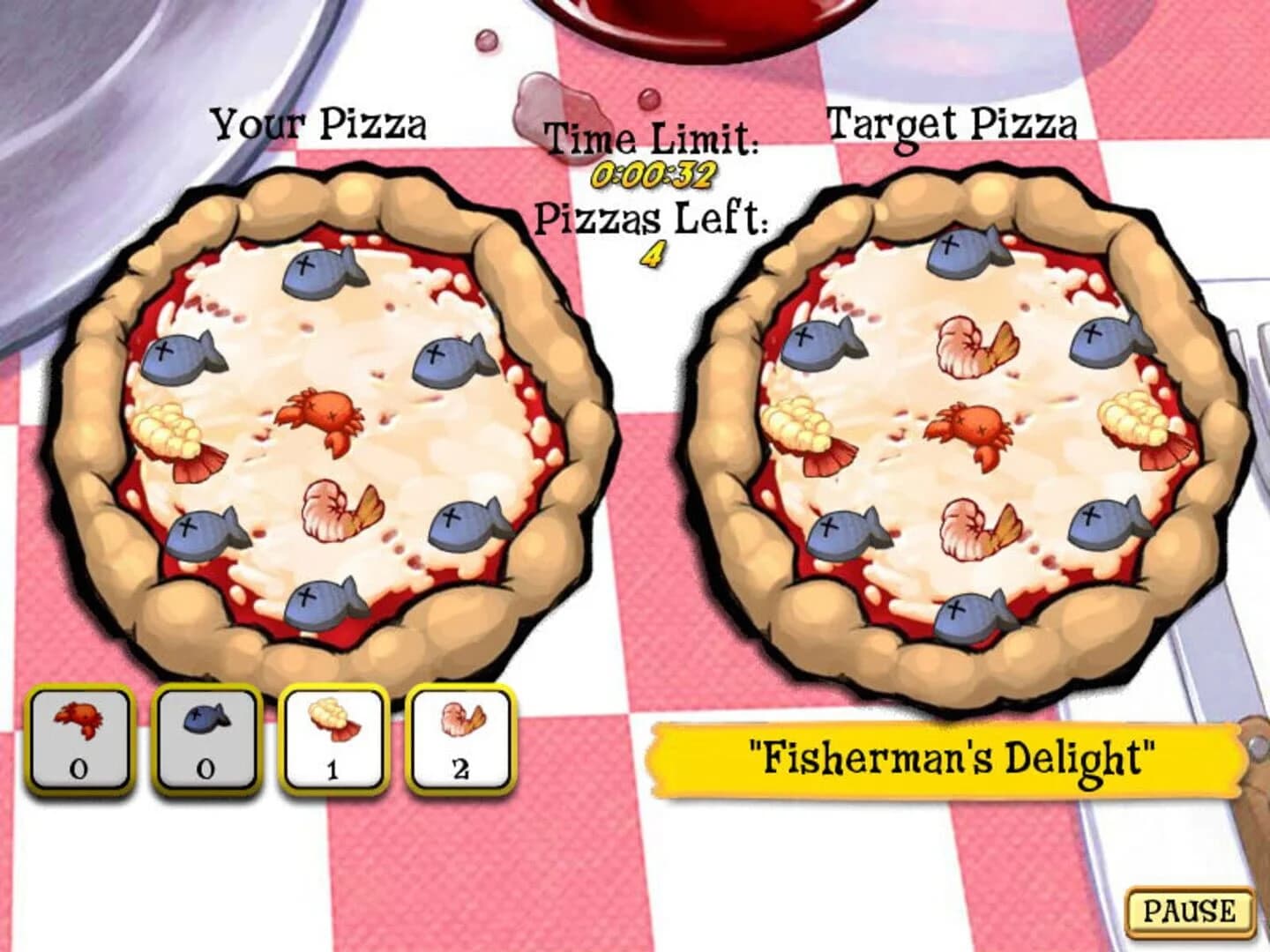Click the Your Pizza label
This screenshot has height=952, width=1270.
323,123
